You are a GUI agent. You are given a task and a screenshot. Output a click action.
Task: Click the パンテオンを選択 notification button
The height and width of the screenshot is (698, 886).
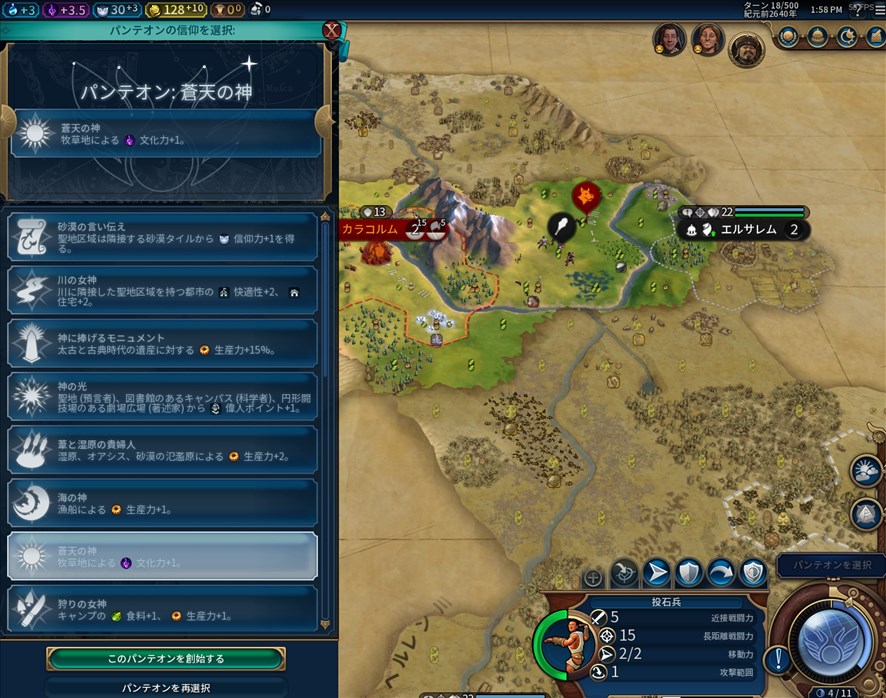tap(830, 566)
